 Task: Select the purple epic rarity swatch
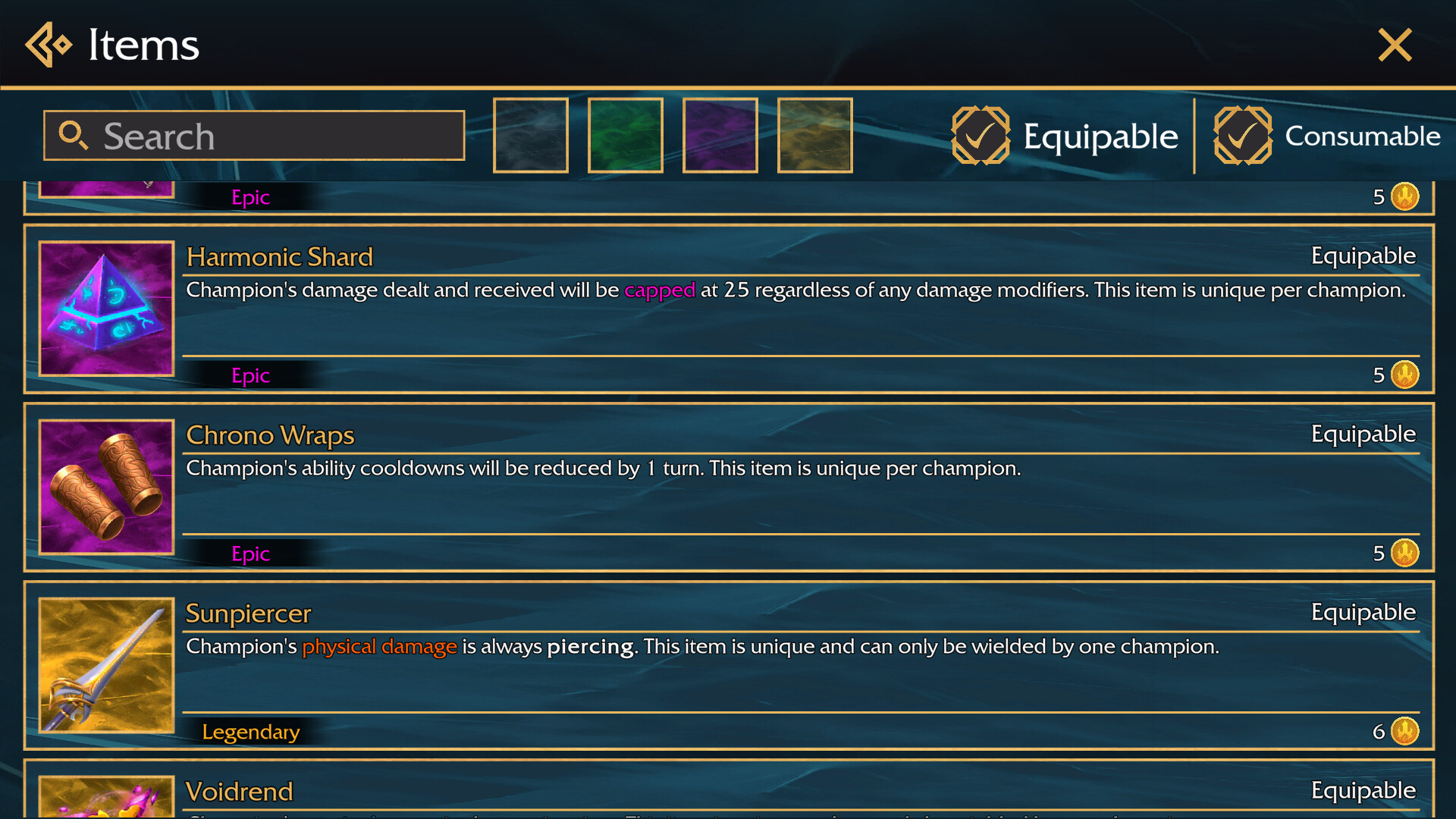pyautogui.click(x=720, y=135)
